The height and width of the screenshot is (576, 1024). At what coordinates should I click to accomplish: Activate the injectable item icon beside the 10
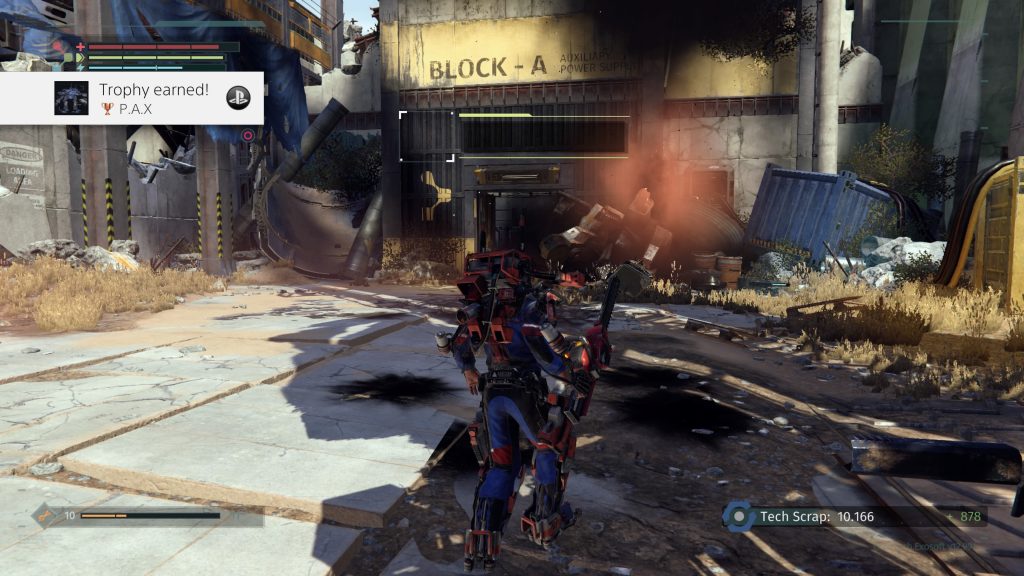[x=46, y=516]
